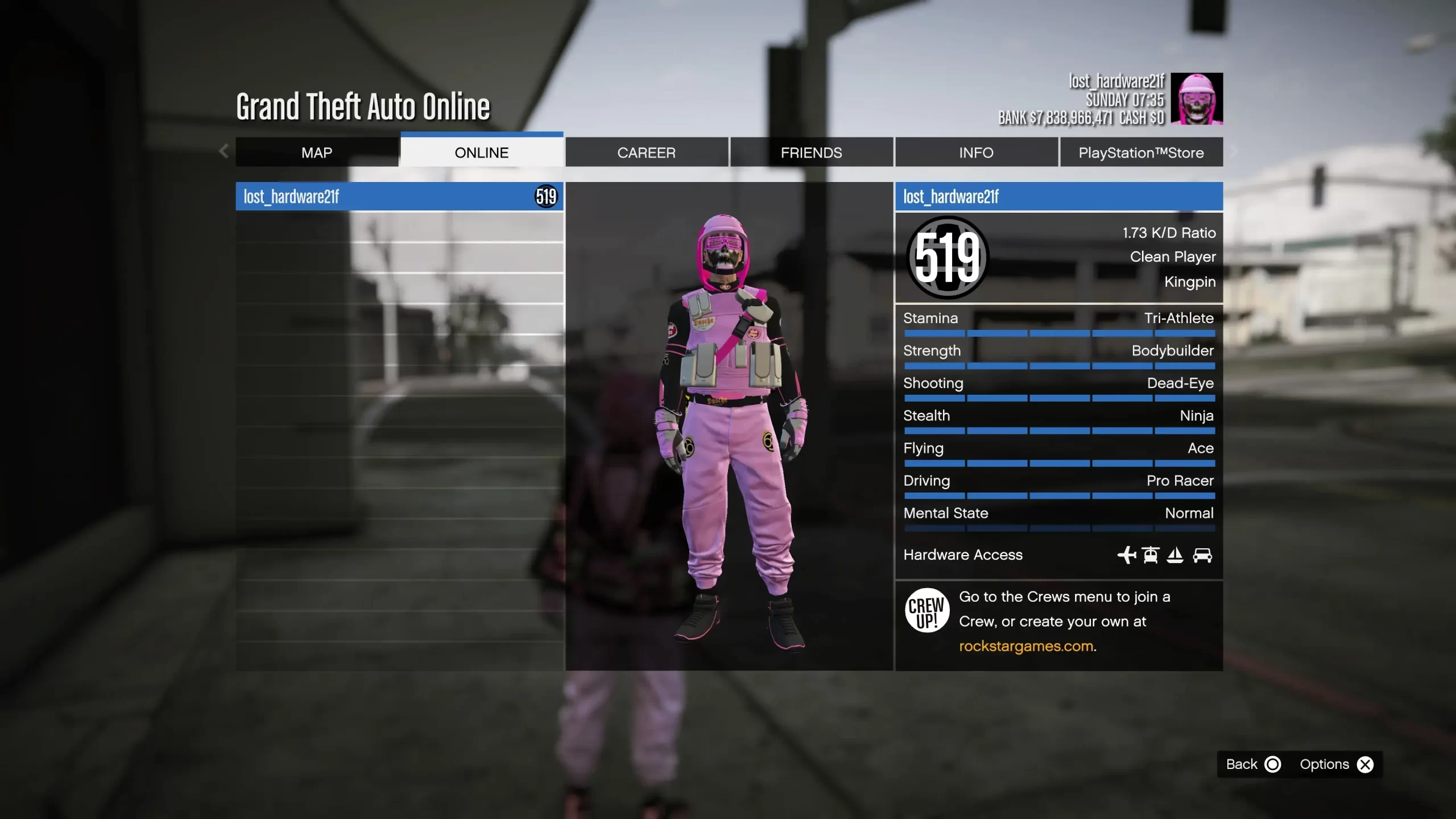Click the right arrow after the tabs
Viewport: 1456px width, 819px height.
coord(1234,151)
